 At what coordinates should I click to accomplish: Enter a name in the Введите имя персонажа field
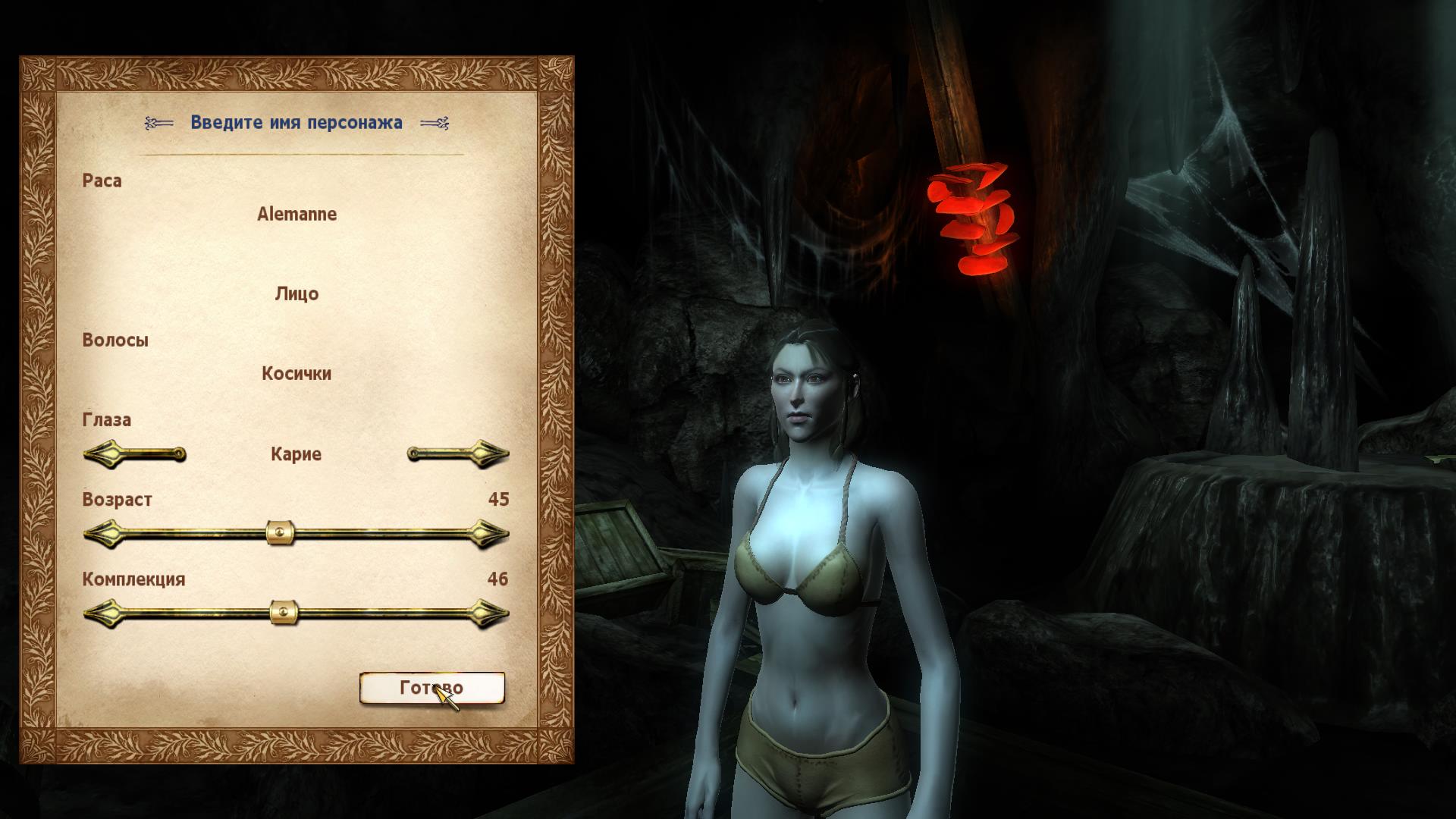tap(296, 123)
